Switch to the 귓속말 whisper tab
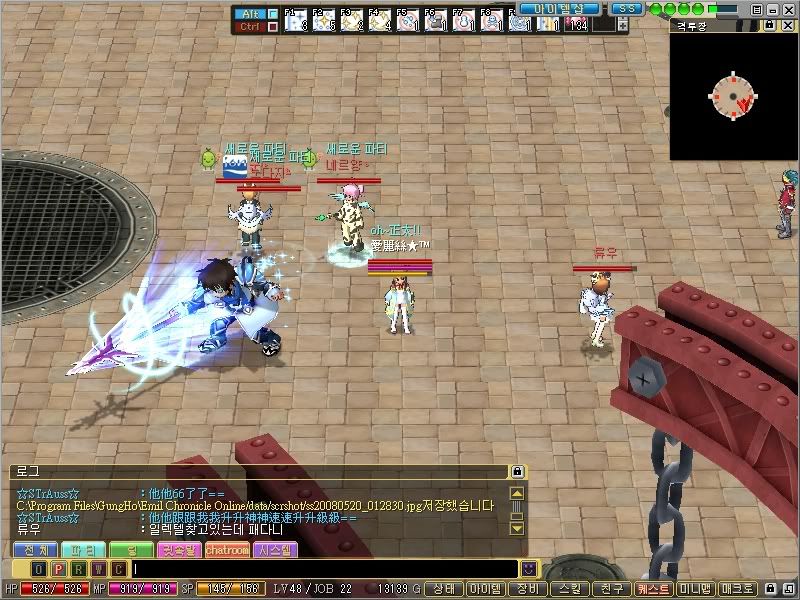 tap(179, 550)
